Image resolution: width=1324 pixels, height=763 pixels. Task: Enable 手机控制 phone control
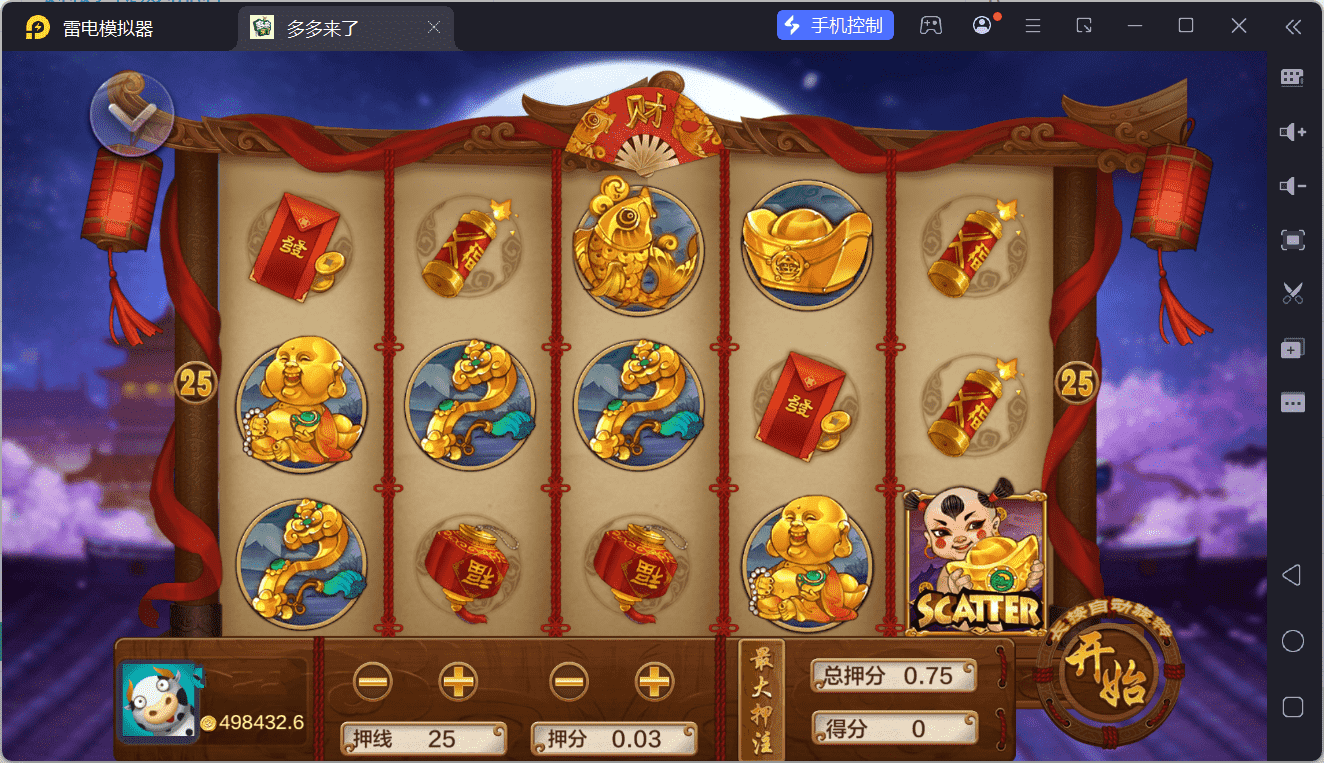click(835, 24)
